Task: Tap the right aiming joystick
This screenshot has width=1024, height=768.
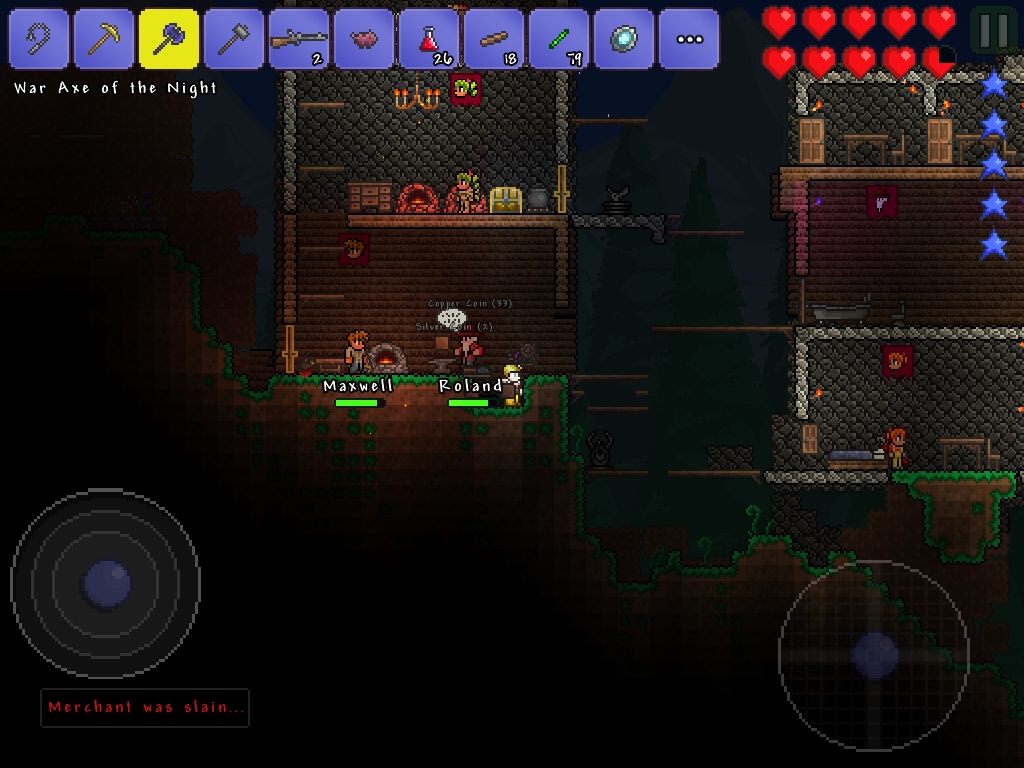Action: pos(874,656)
